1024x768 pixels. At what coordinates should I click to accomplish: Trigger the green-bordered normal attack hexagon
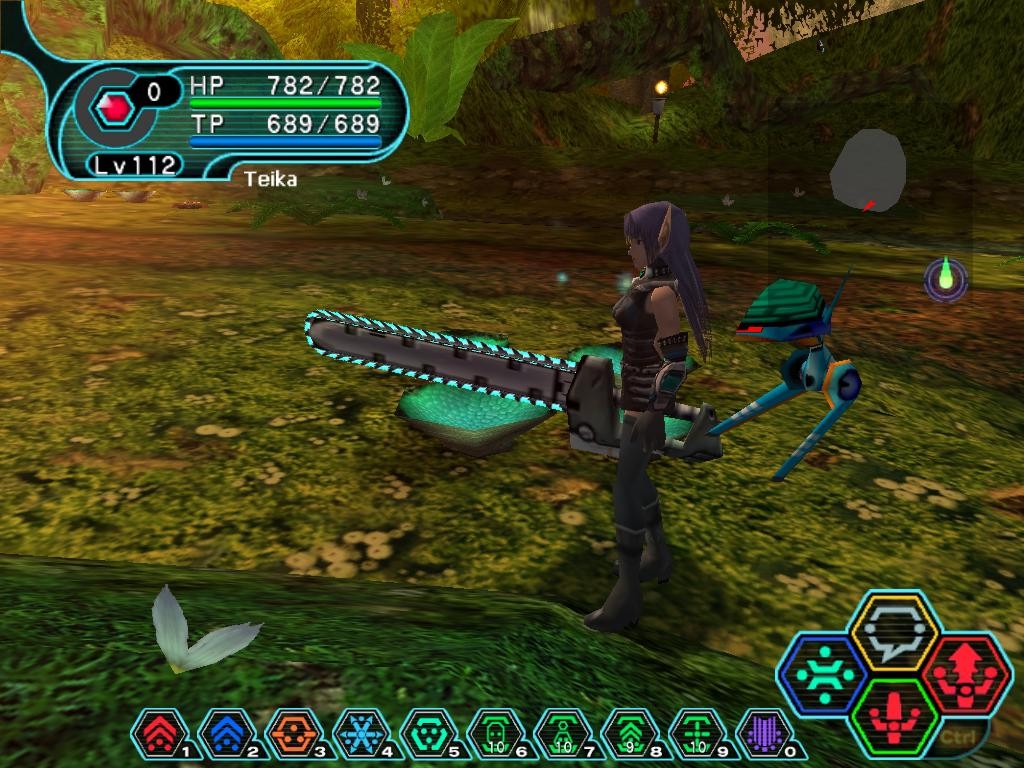(x=892, y=716)
